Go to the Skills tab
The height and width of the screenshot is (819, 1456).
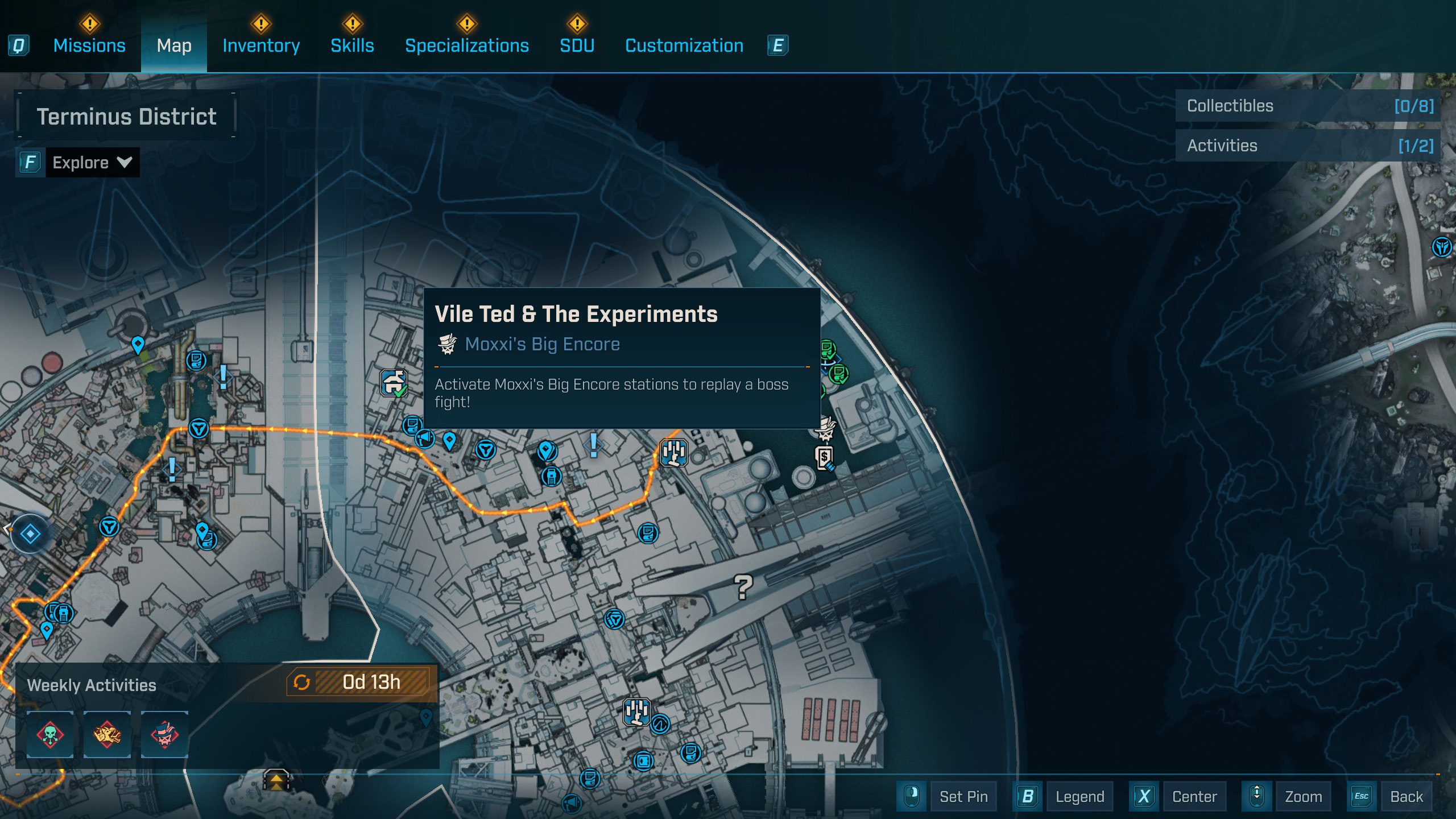(x=352, y=45)
